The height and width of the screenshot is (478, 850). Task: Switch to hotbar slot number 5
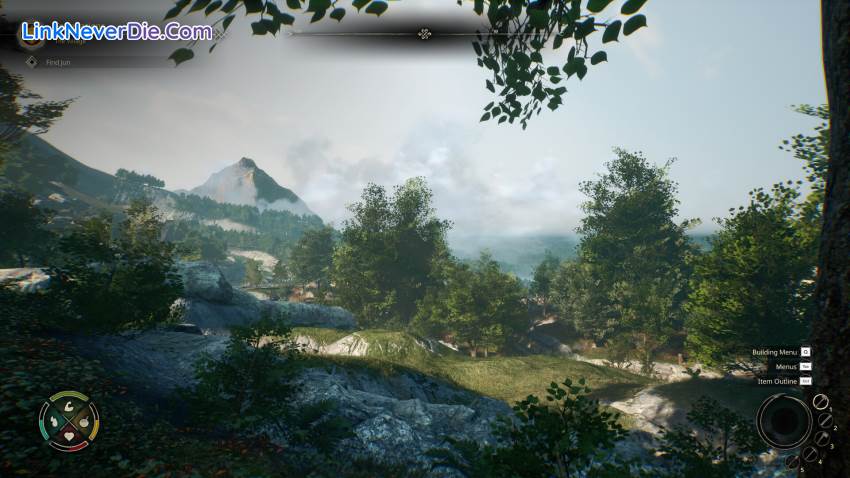click(793, 462)
